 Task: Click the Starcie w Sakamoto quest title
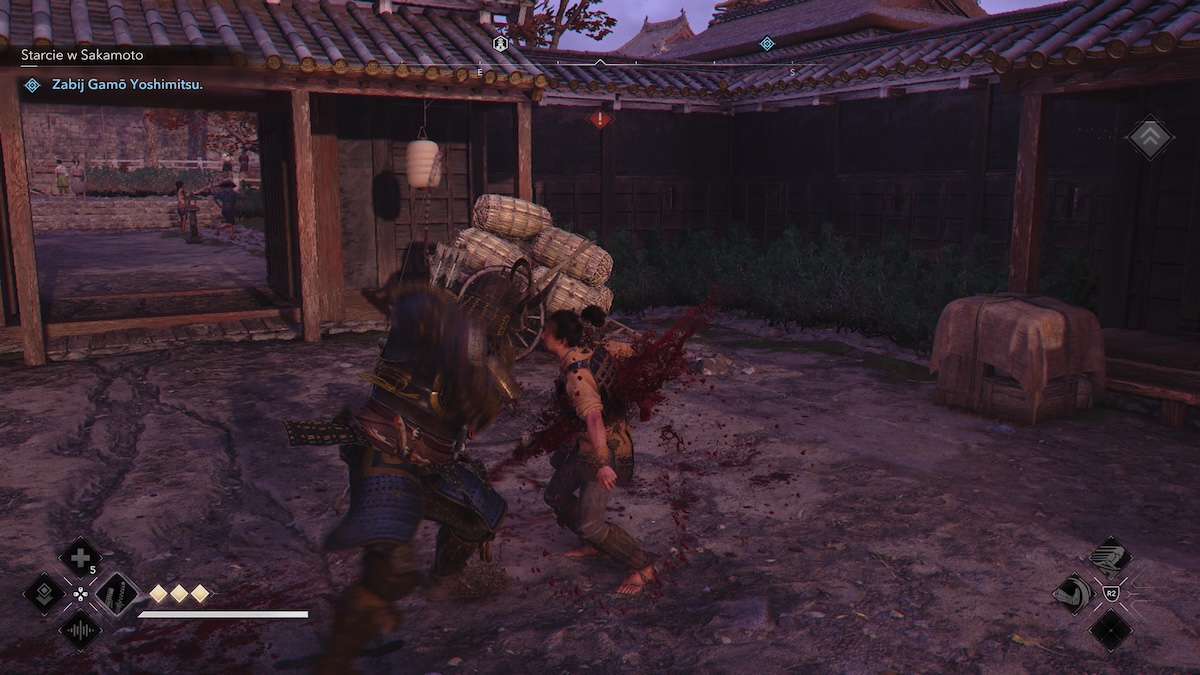click(82, 55)
